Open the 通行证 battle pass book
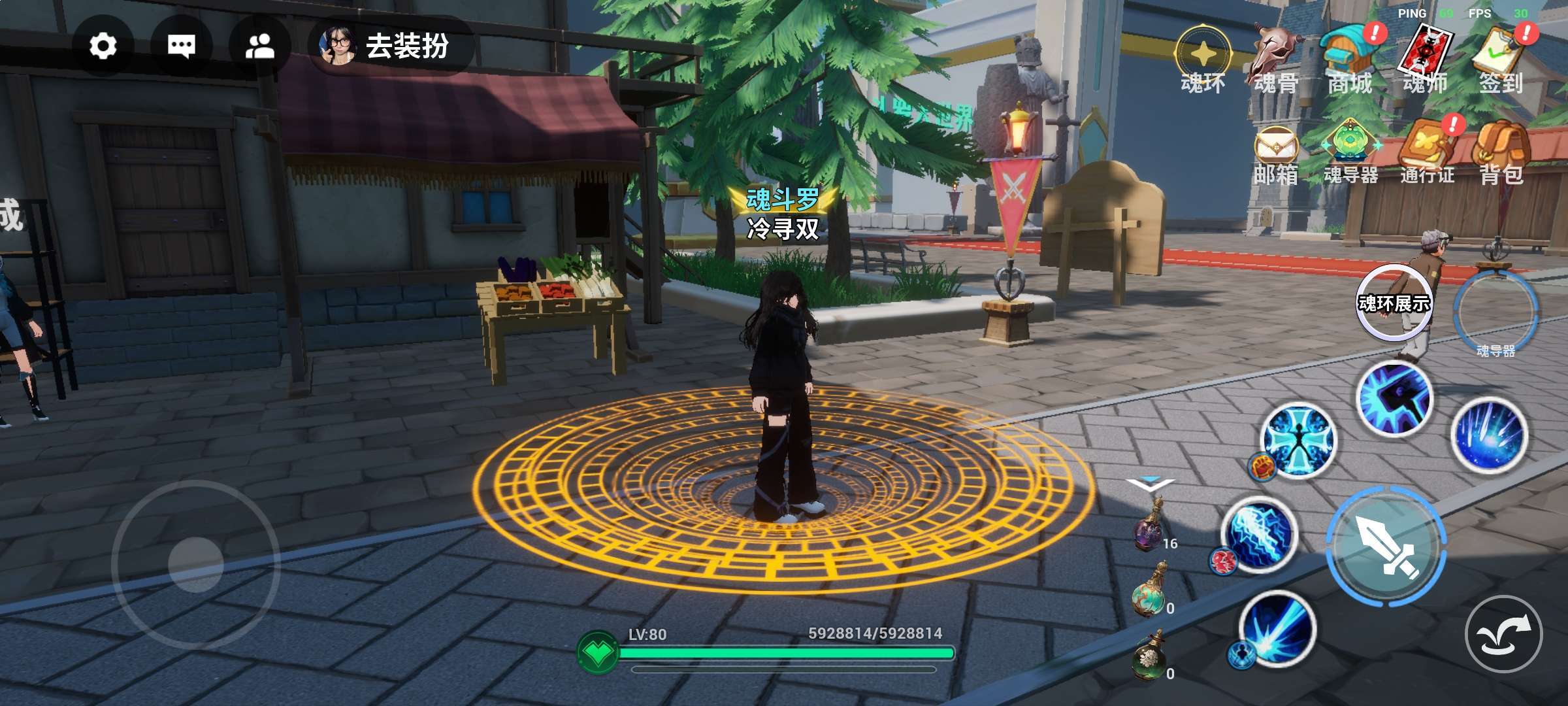 tap(1428, 152)
